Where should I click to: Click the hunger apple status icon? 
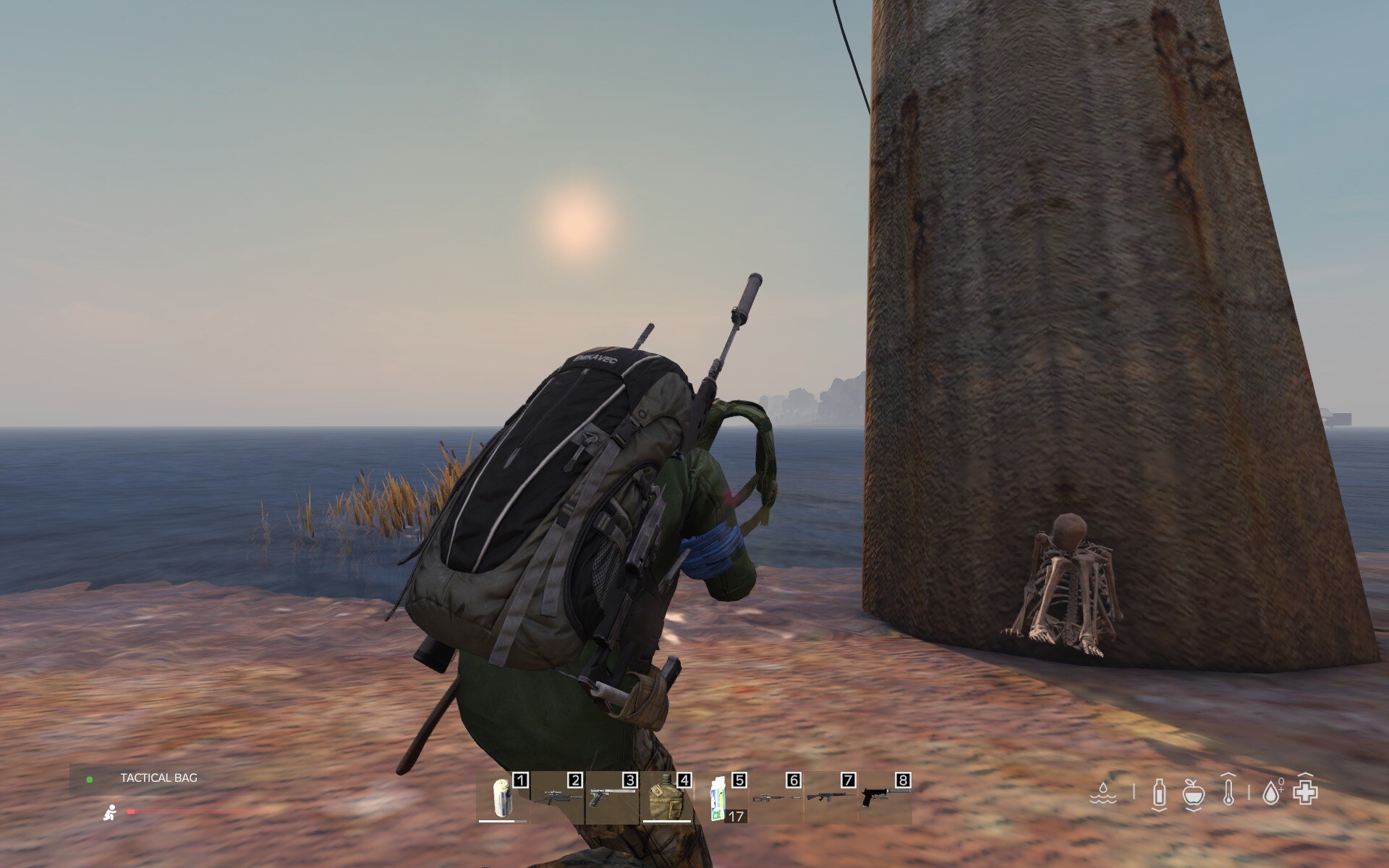click(1193, 793)
